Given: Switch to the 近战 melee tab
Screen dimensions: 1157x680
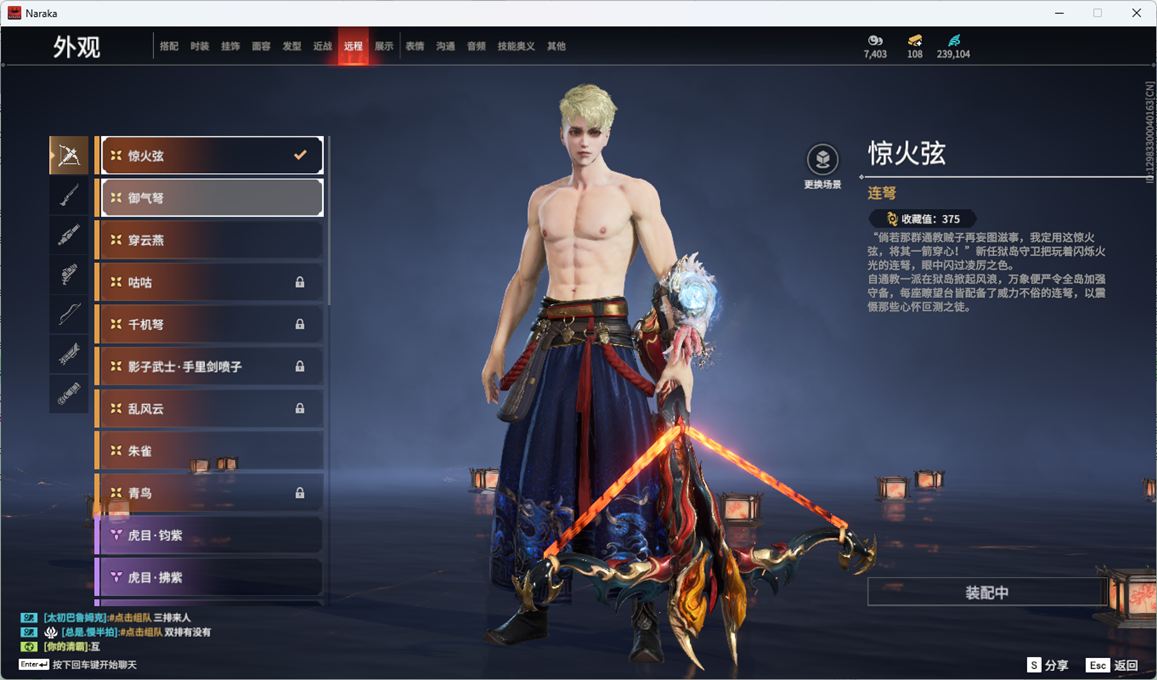Looking at the screenshot, I should click(x=322, y=46).
